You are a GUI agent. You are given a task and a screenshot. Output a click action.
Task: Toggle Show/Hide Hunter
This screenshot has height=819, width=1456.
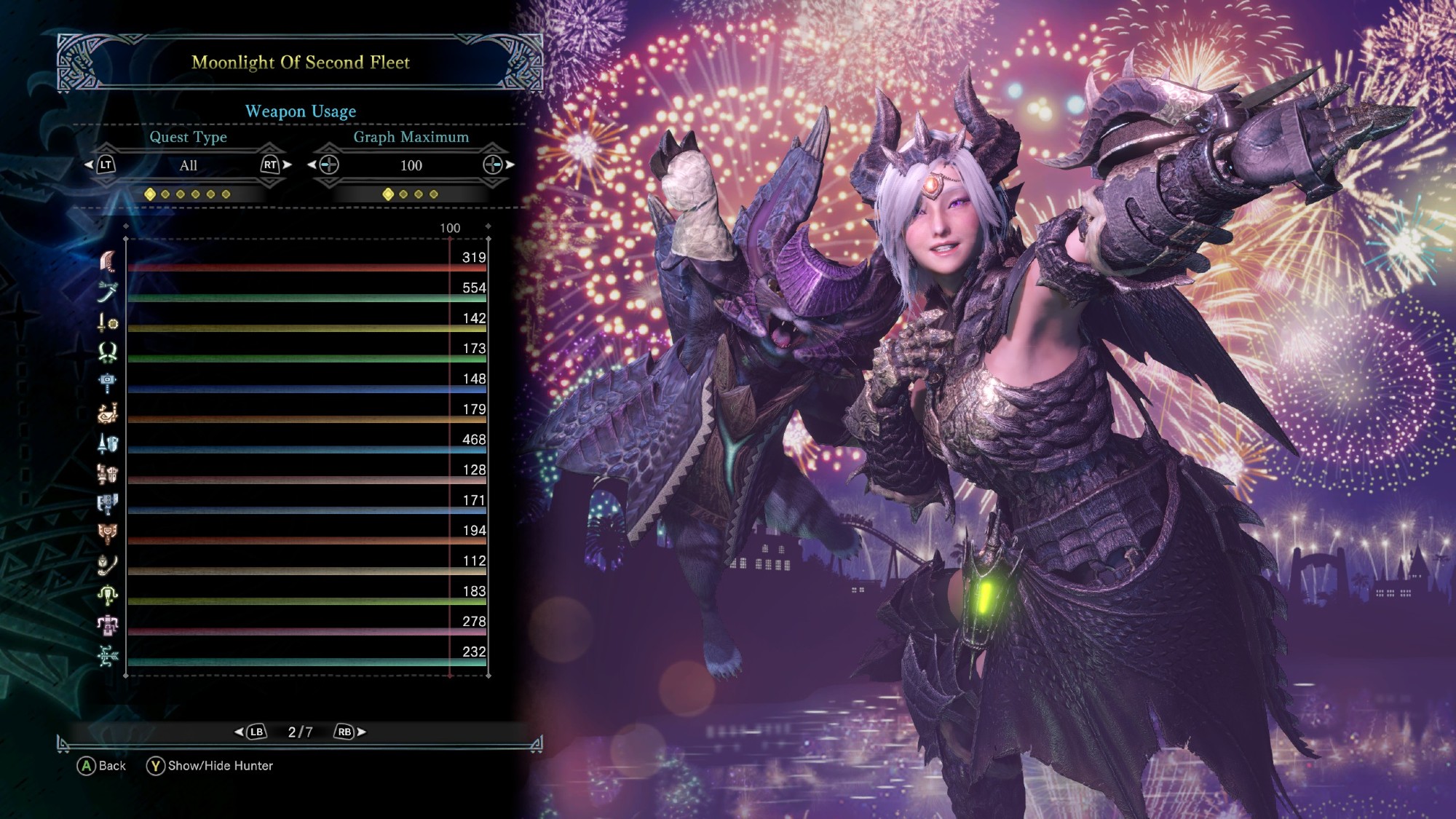(210, 766)
